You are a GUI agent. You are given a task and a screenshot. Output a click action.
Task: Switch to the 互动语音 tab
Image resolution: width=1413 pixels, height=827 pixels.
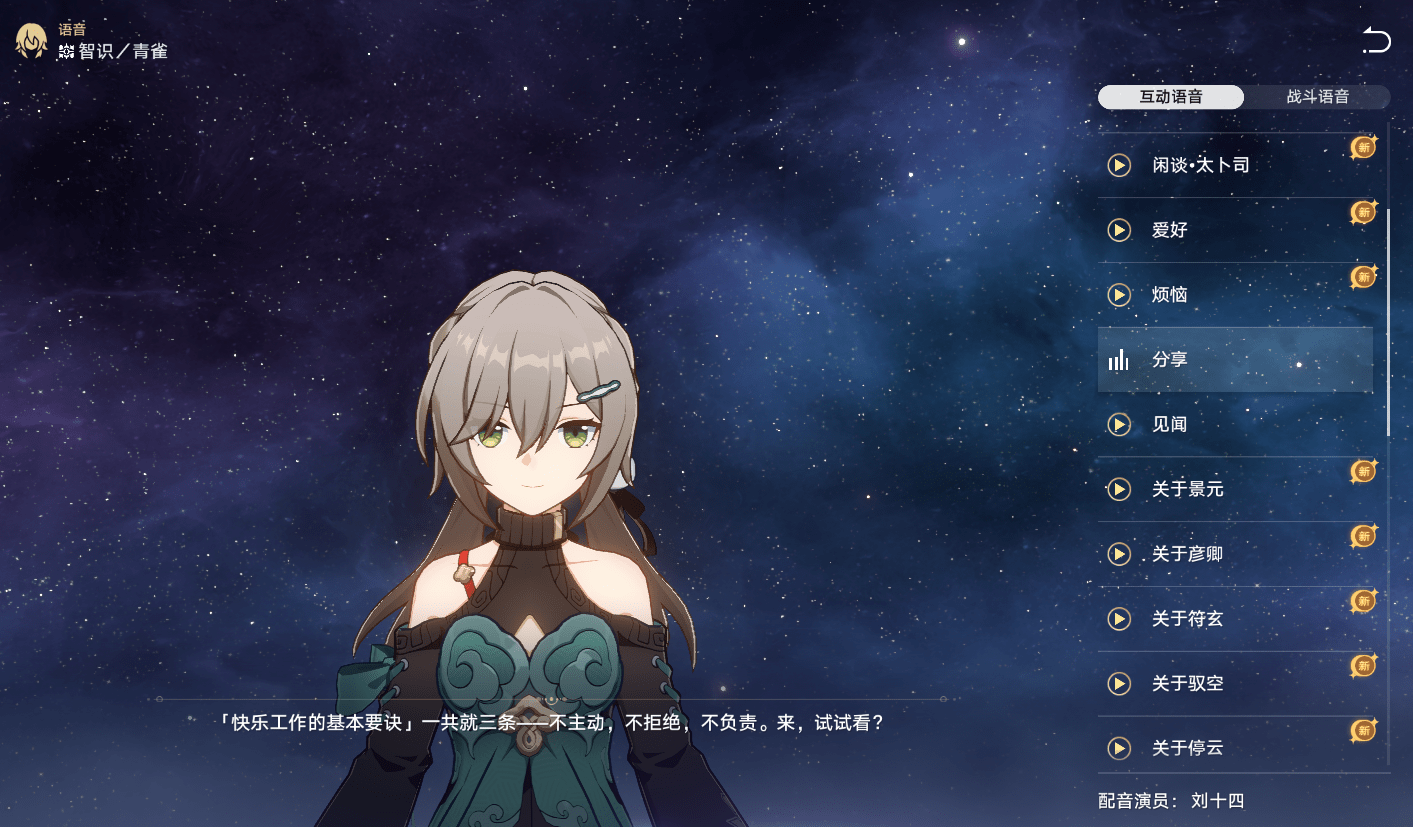(x=1170, y=97)
